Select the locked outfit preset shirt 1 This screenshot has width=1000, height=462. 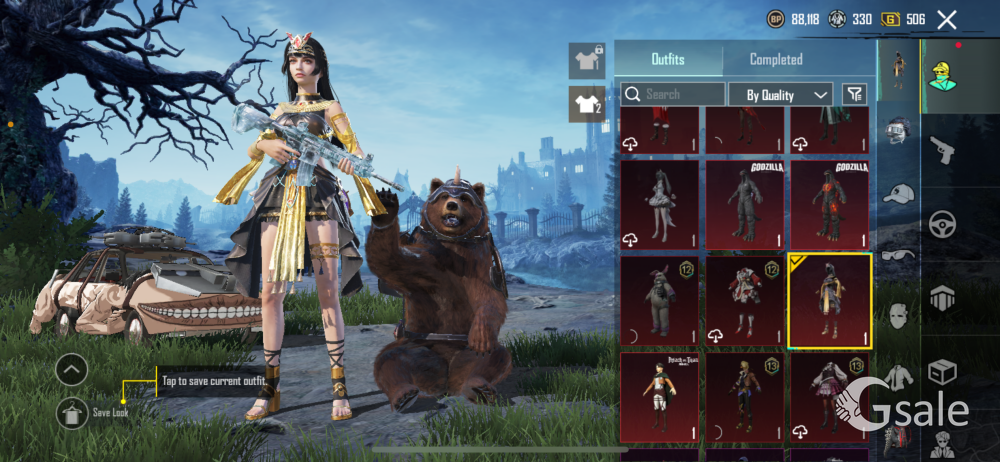pyautogui.click(x=586, y=60)
